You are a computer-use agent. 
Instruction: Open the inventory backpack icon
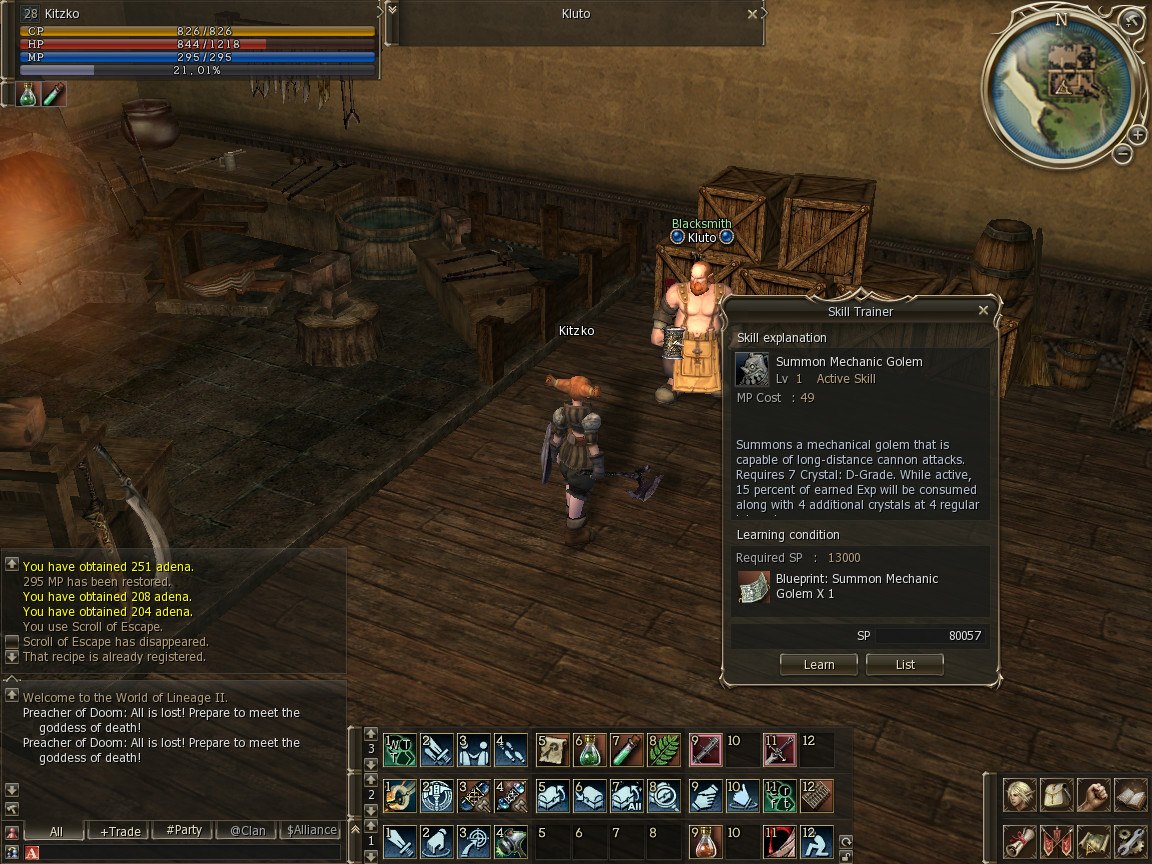pyautogui.click(x=1057, y=795)
